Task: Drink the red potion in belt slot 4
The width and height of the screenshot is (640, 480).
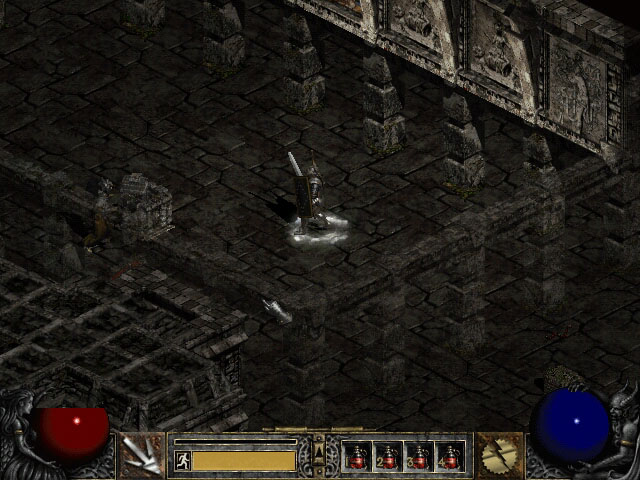Action: (450, 457)
